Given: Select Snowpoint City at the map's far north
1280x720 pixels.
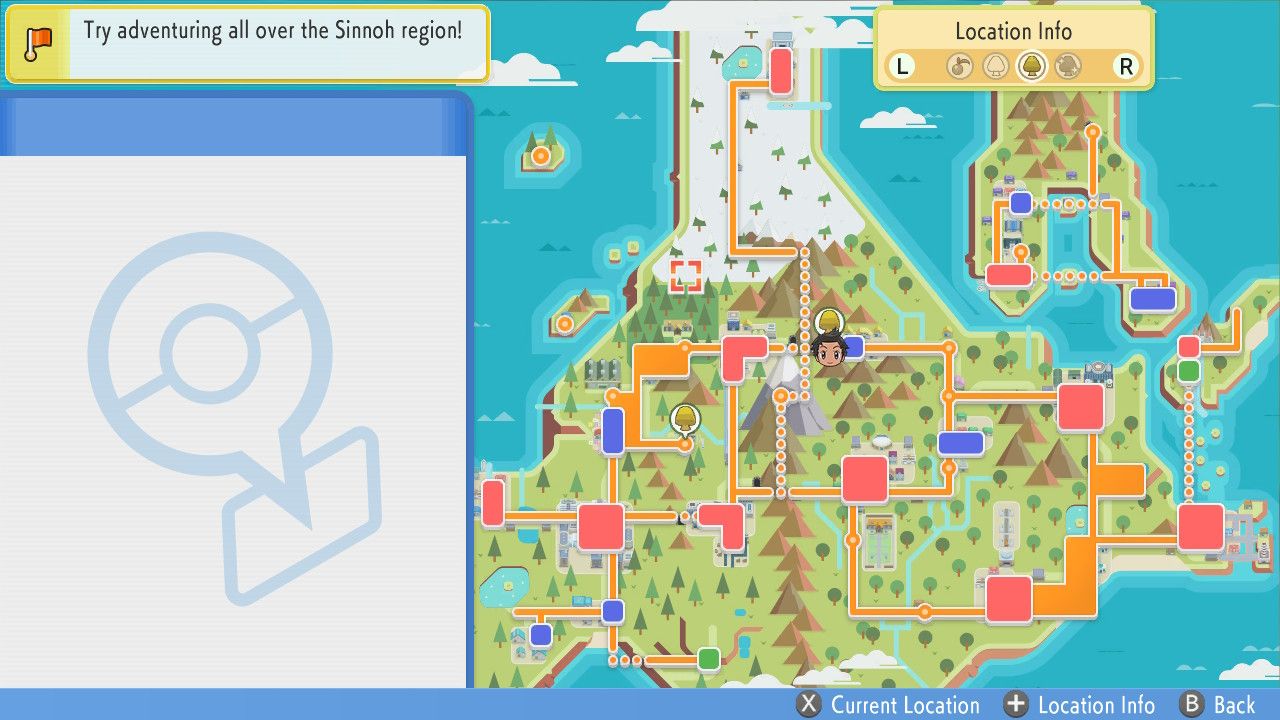Looking at the screenshot, I should point(782,70).
